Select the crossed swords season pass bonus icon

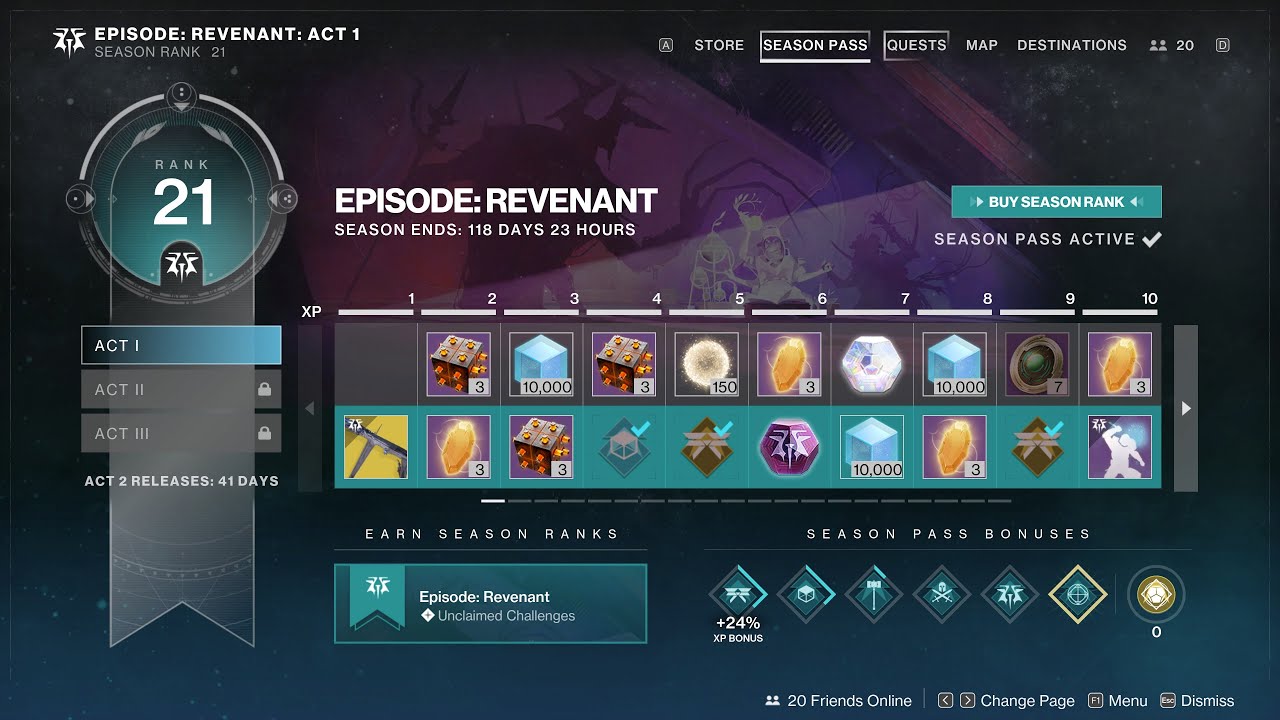(x=941, y=592)
